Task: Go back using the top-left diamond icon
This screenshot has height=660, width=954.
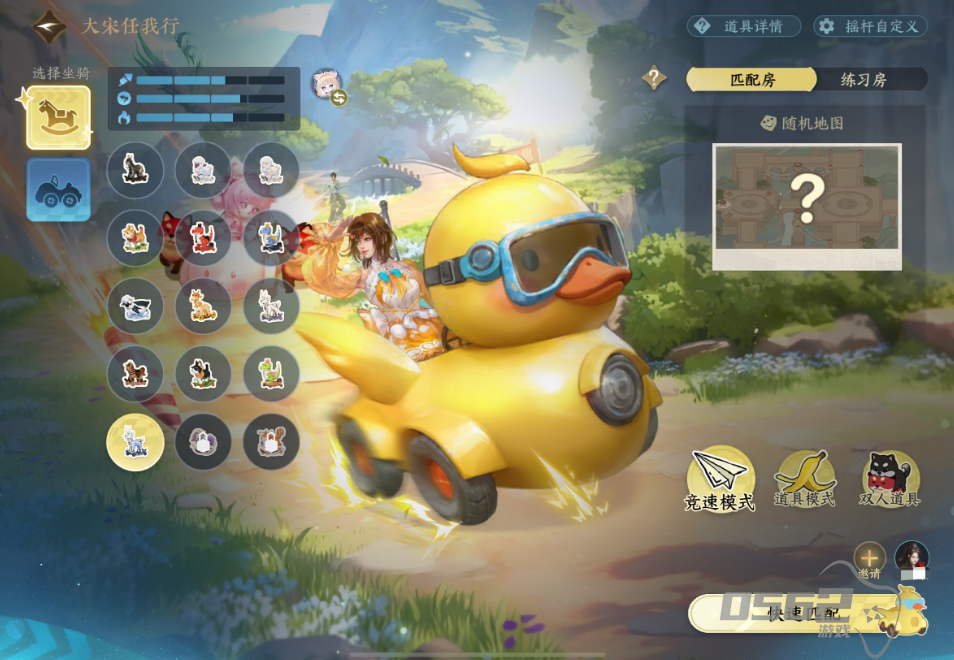Action: (48, 26)
